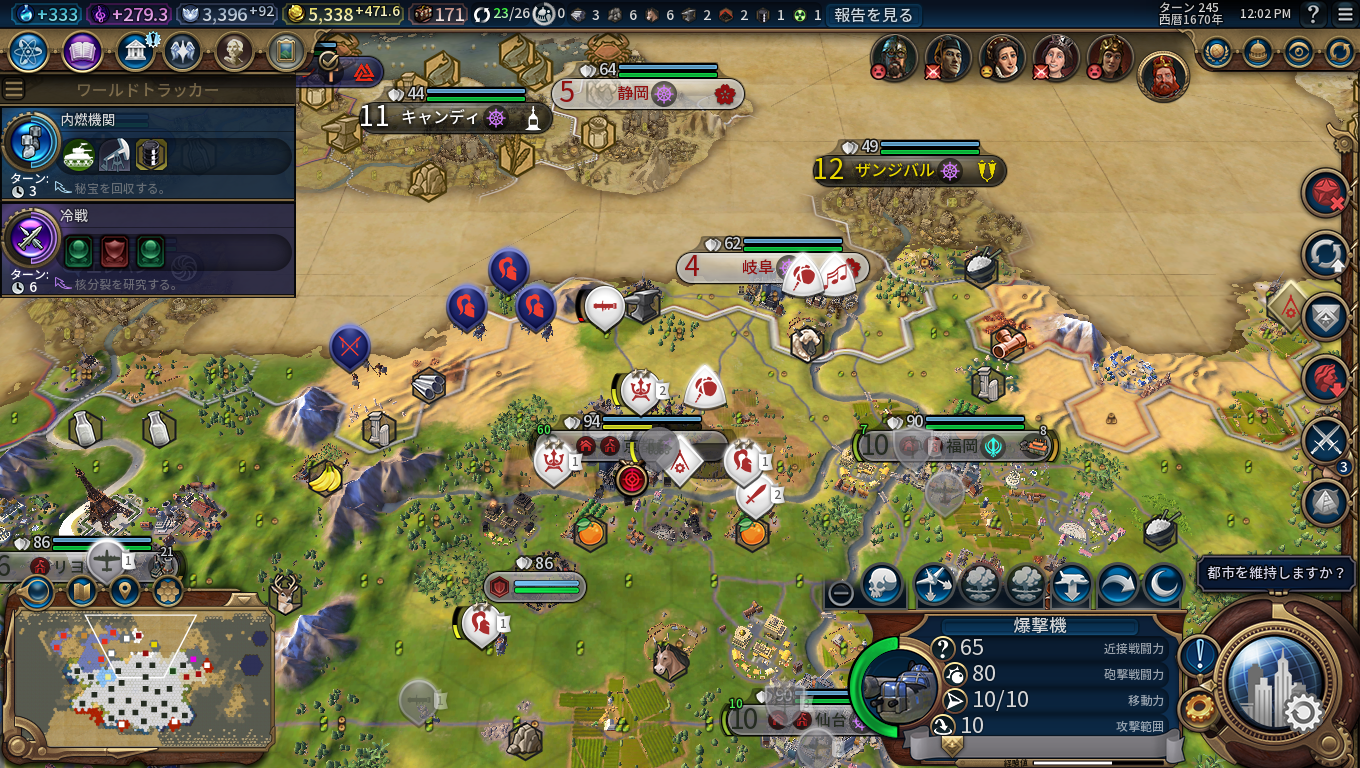Open the Great People portrait button

point(233,51)
